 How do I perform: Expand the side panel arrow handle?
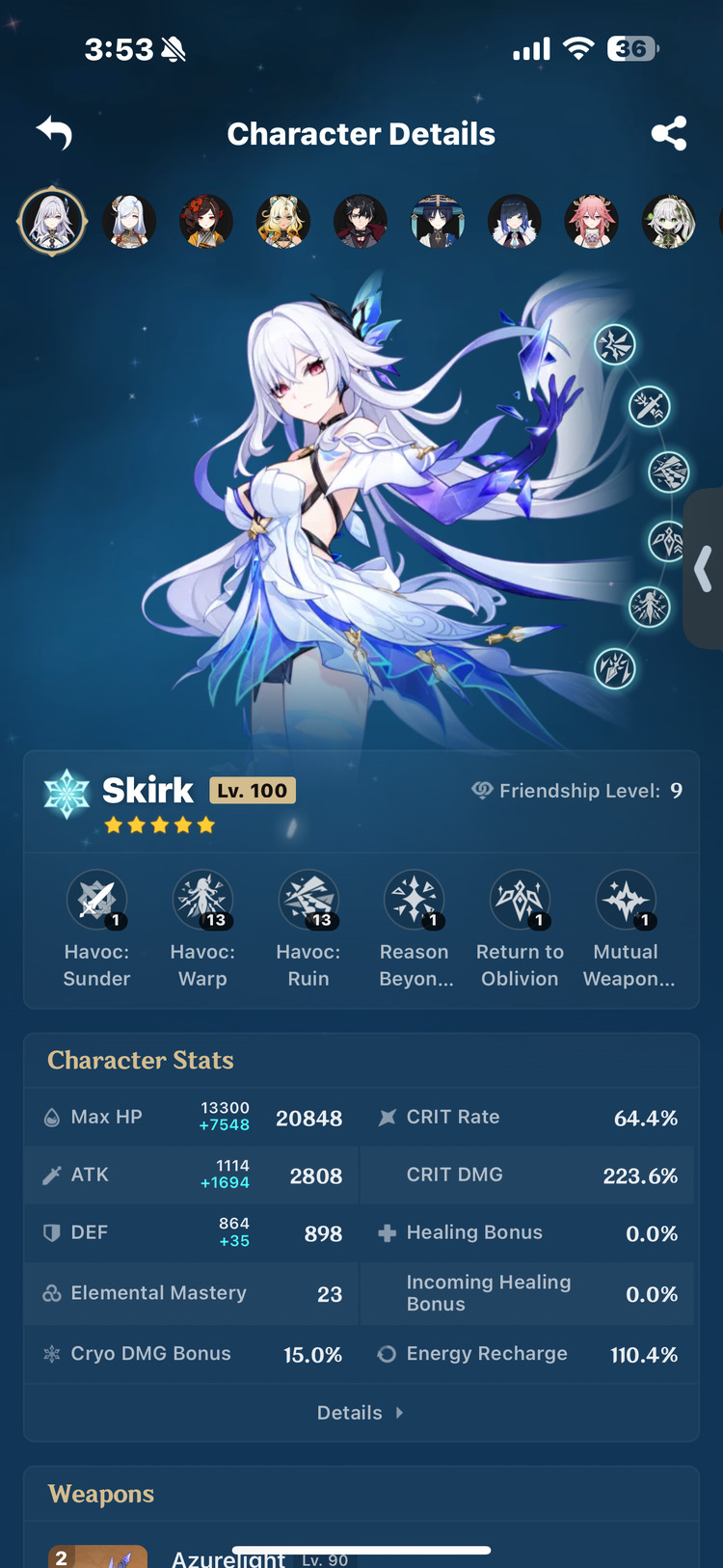(705, 568)
